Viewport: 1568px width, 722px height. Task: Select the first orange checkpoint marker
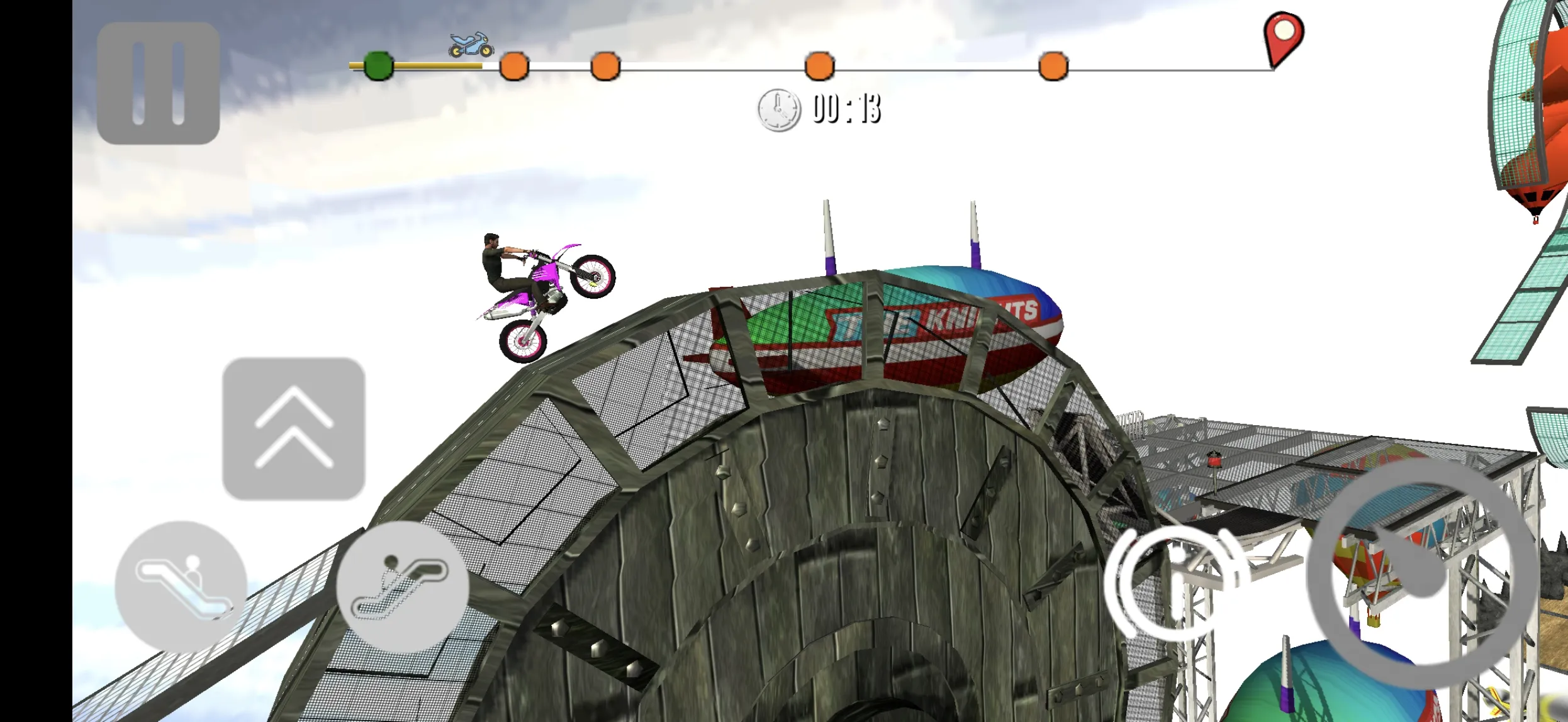tap(513, 65)
